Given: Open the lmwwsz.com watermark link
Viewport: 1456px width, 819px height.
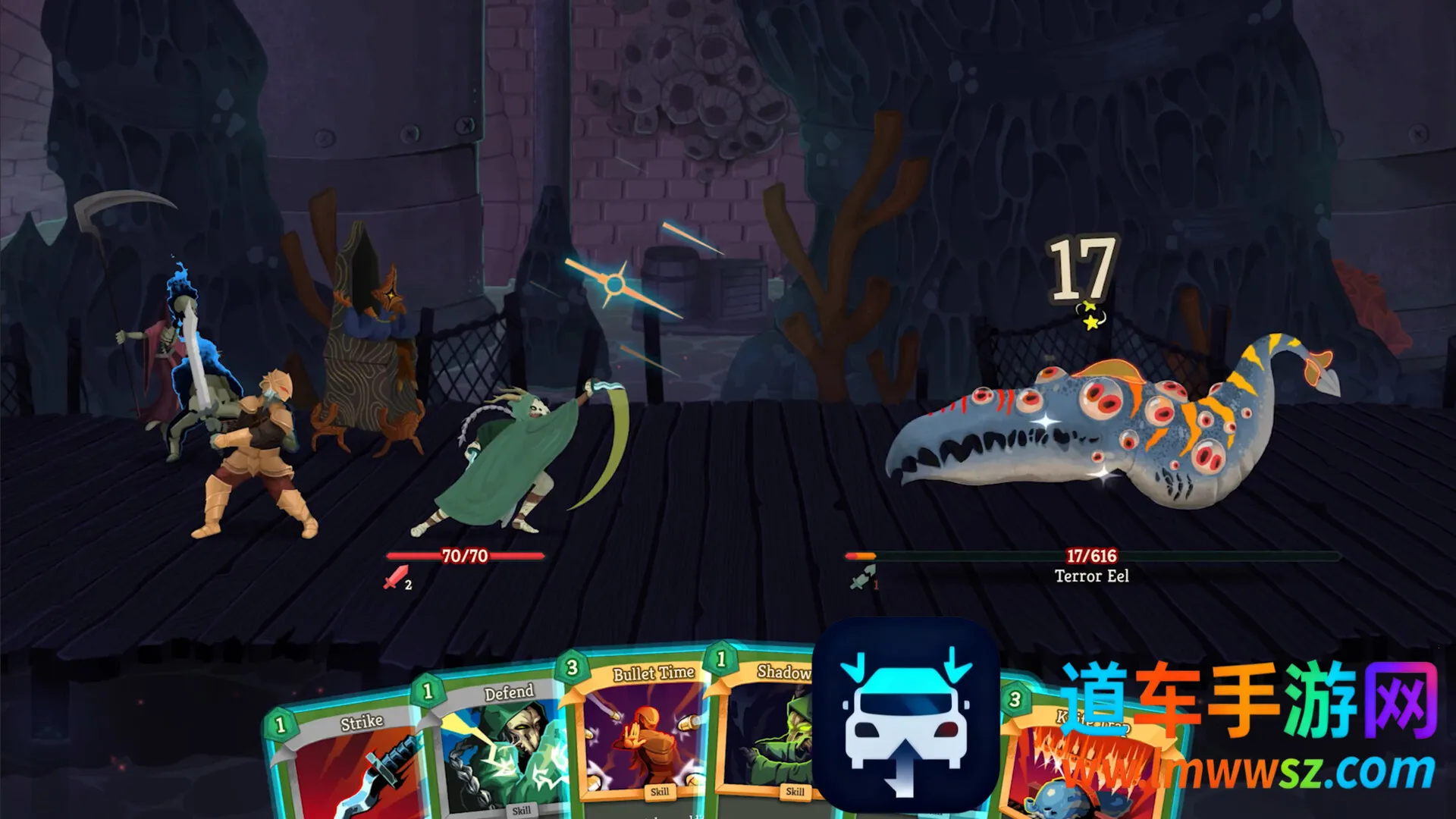Looking at the screenshot, I should tap(1251, 772).
